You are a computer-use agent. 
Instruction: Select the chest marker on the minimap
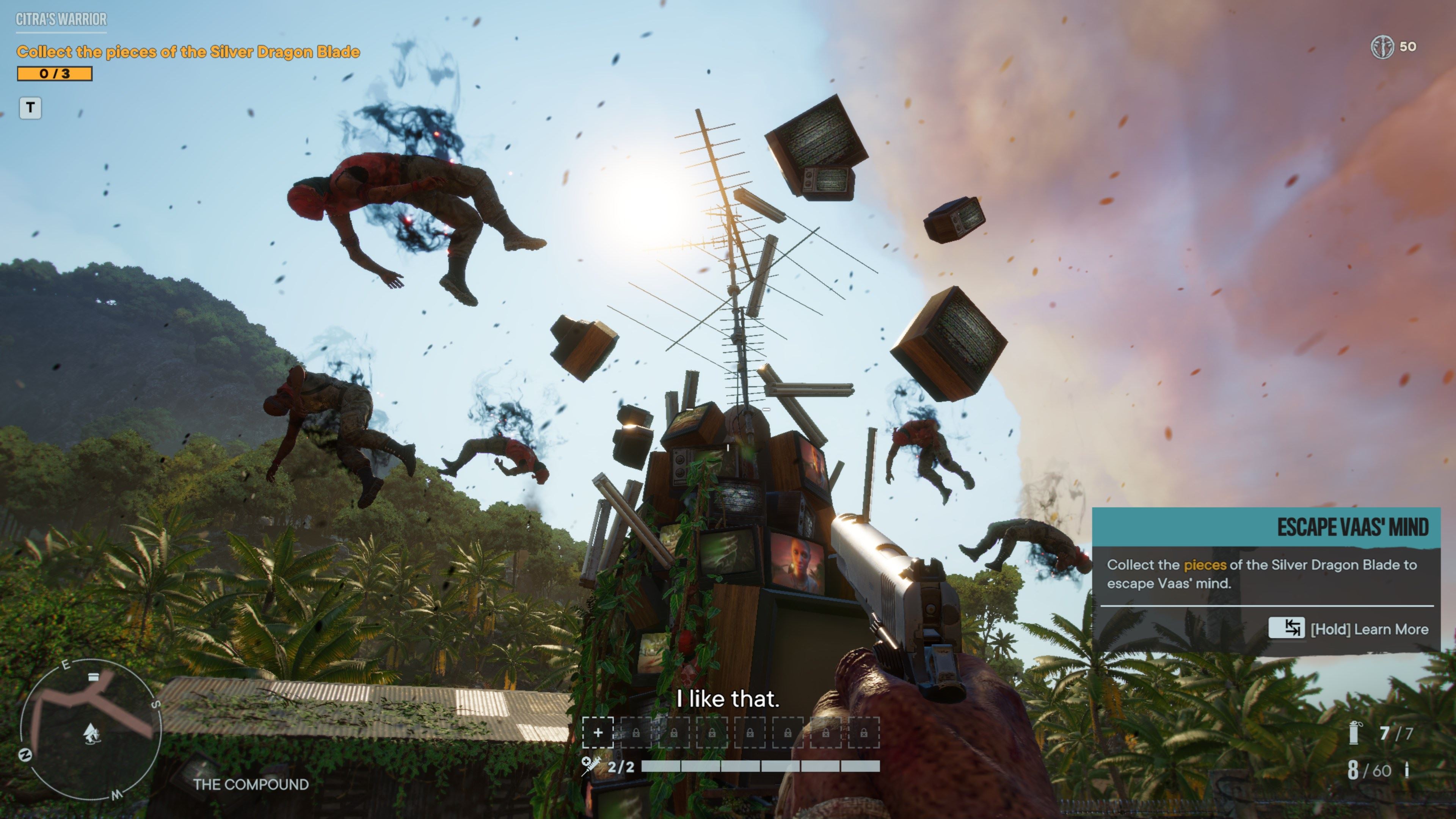click(94, 676)
